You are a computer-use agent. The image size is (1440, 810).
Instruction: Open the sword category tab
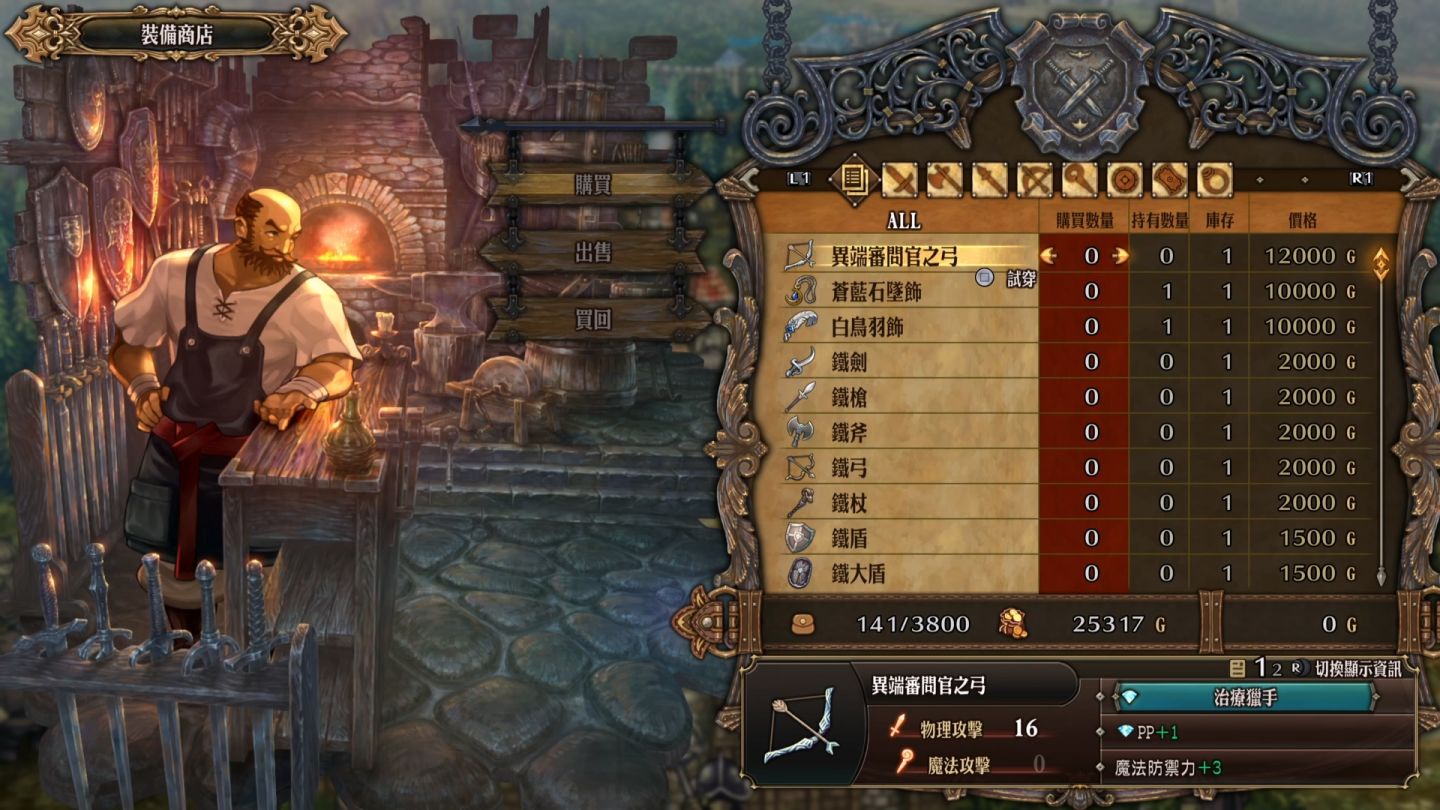pyautogui.click(x=900, y=180)
